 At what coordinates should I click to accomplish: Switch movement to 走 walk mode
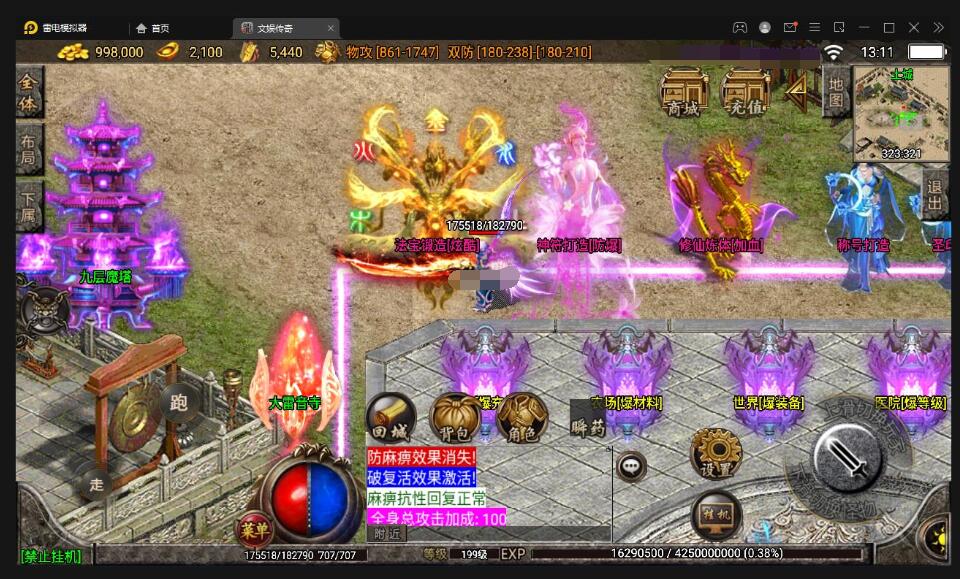(97, 484)
